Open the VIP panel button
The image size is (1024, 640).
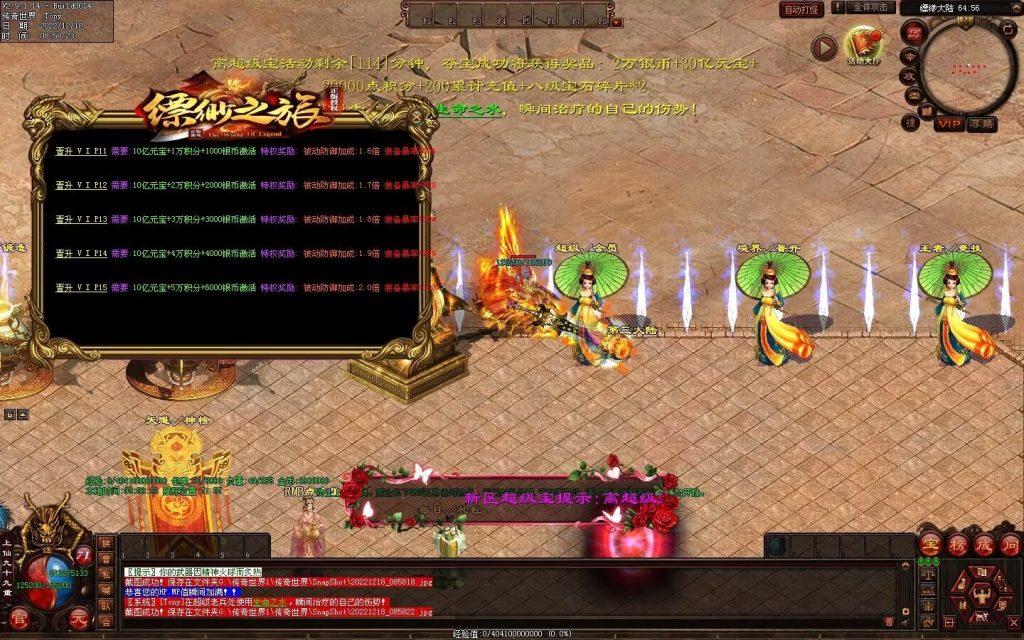tap(949, 123)
